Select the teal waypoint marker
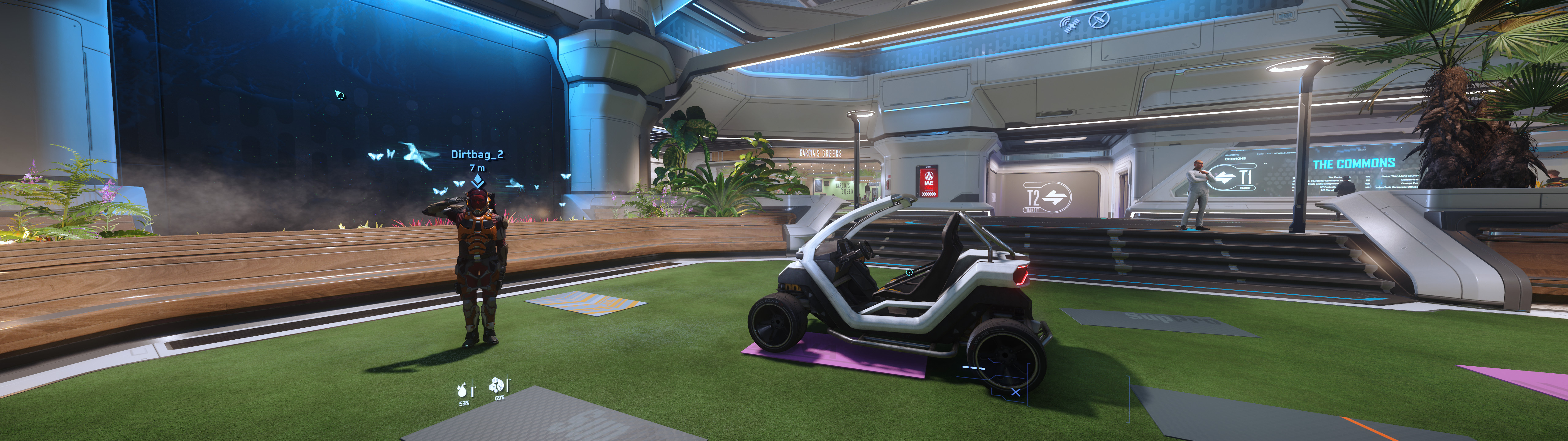 point(340,94)
